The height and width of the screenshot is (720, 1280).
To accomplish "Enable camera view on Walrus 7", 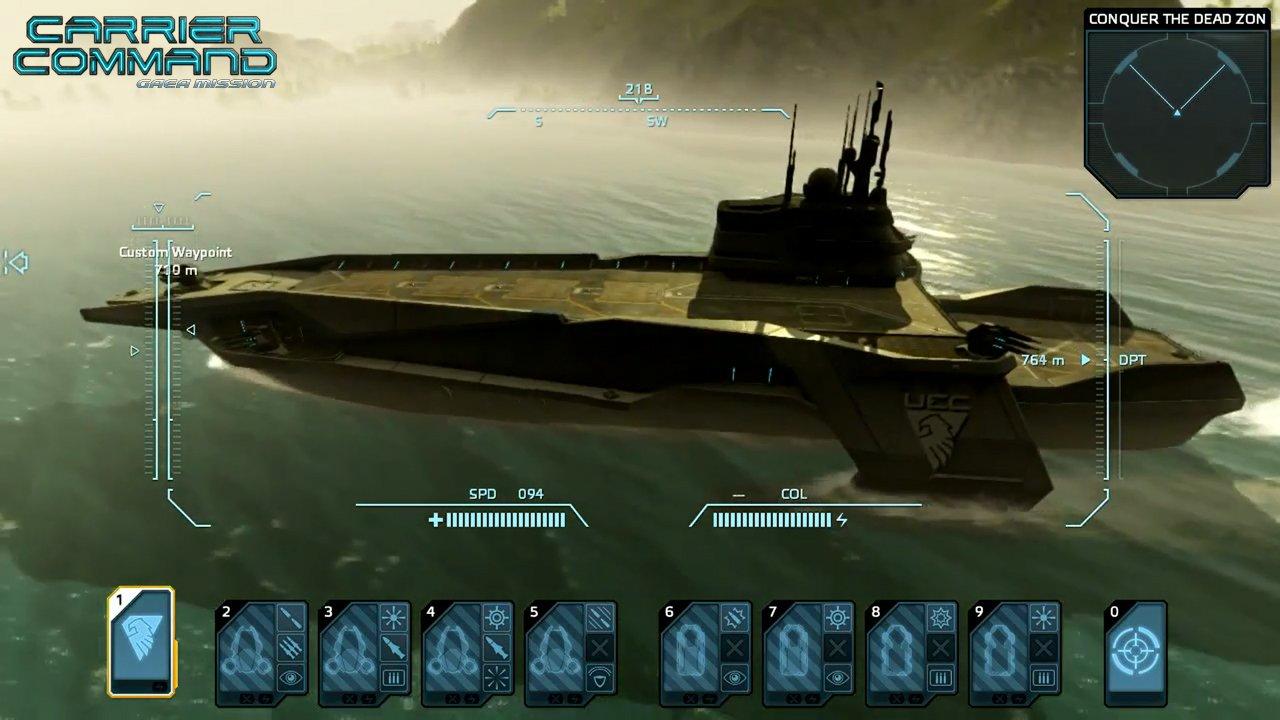I will (x=837, y=676).
